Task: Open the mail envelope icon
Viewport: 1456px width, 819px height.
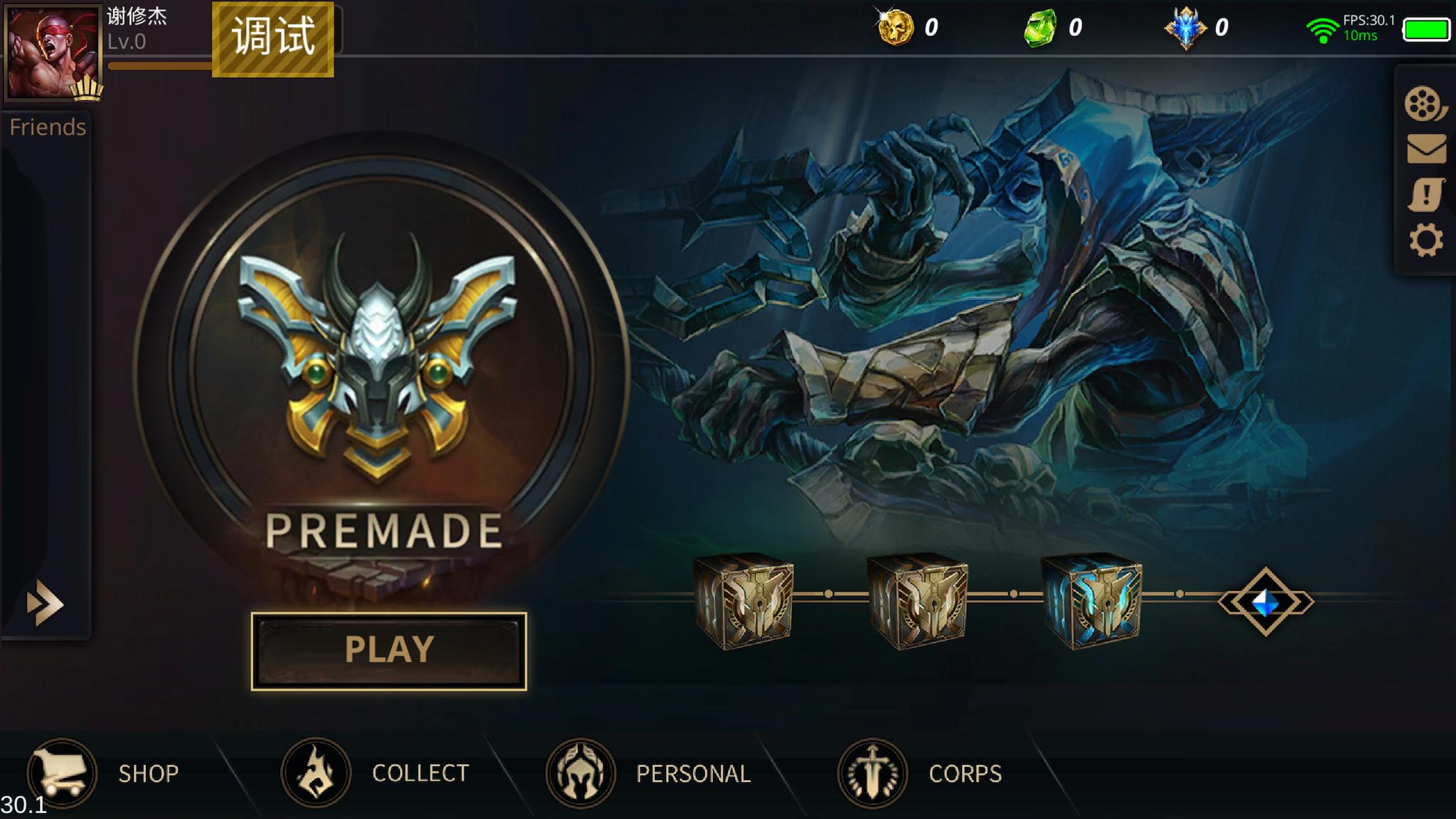Action: 1426,149
